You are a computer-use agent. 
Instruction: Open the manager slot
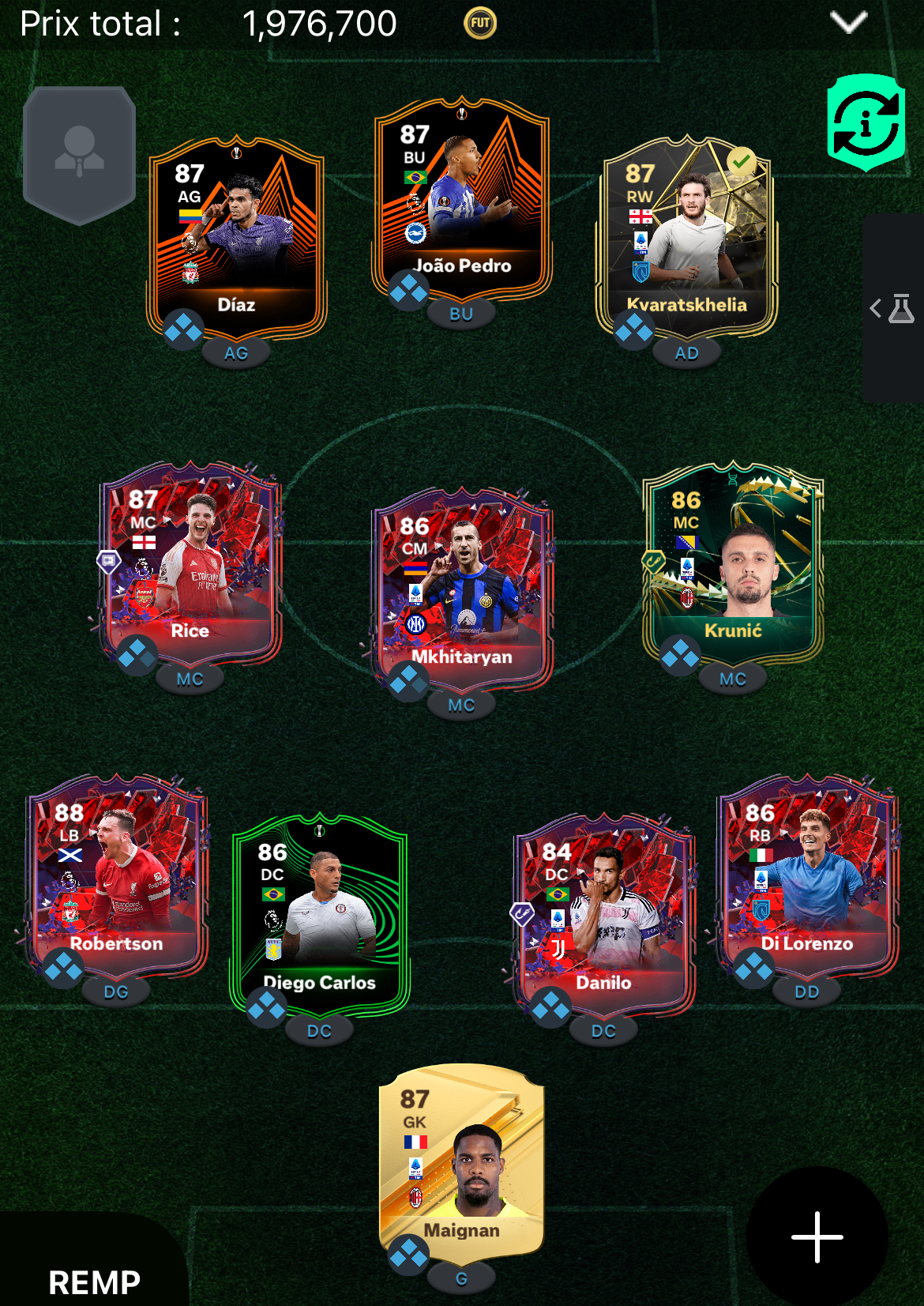79,155
